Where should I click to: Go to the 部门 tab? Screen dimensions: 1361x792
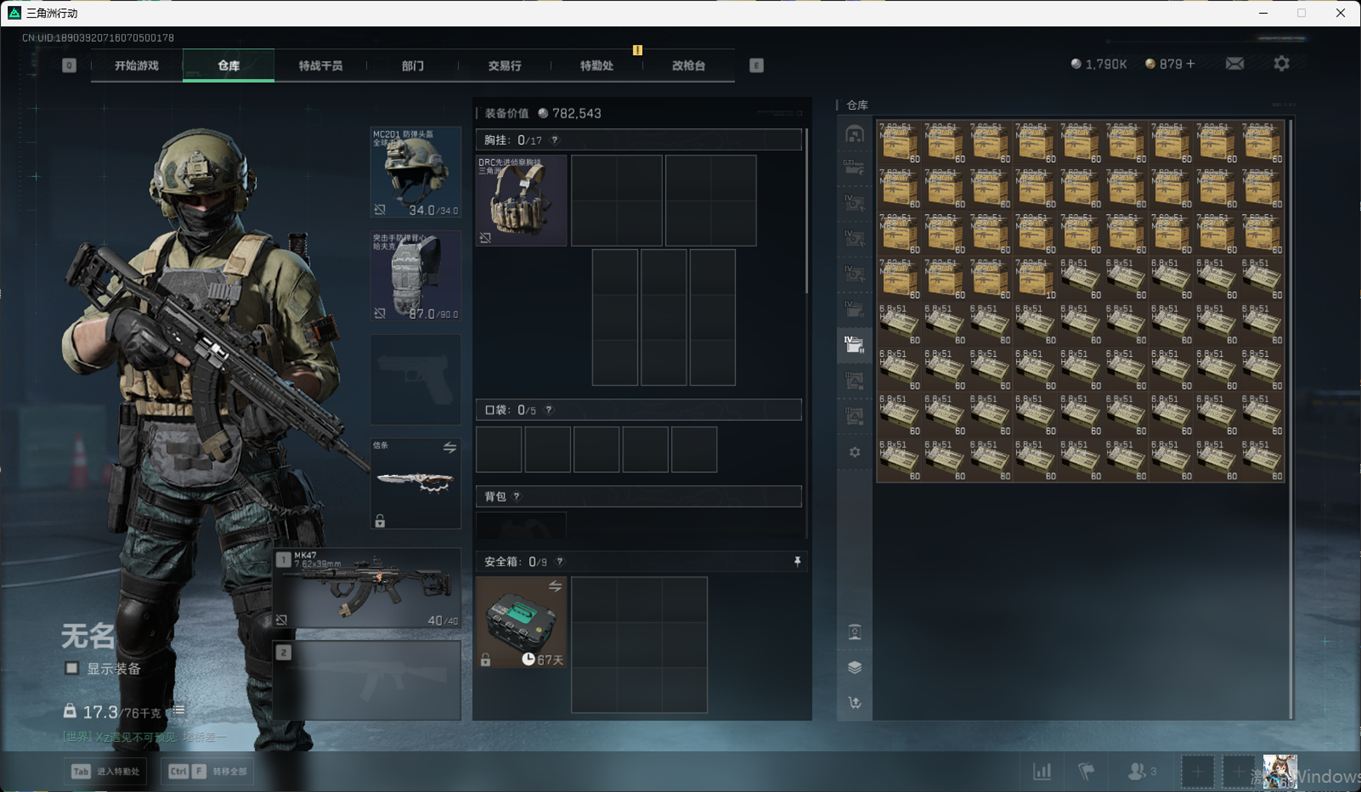[412, 66]
